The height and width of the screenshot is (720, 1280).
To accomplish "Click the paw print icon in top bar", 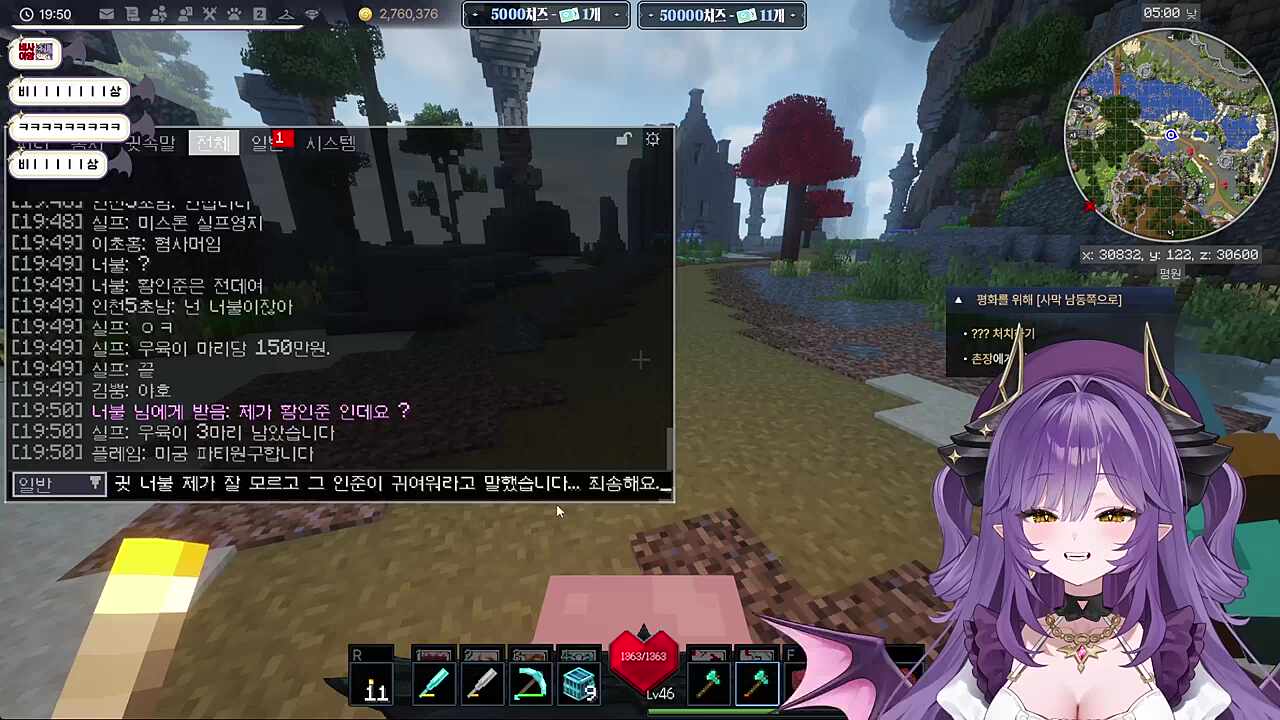I will pyautogui.click(x=234, y=14).
